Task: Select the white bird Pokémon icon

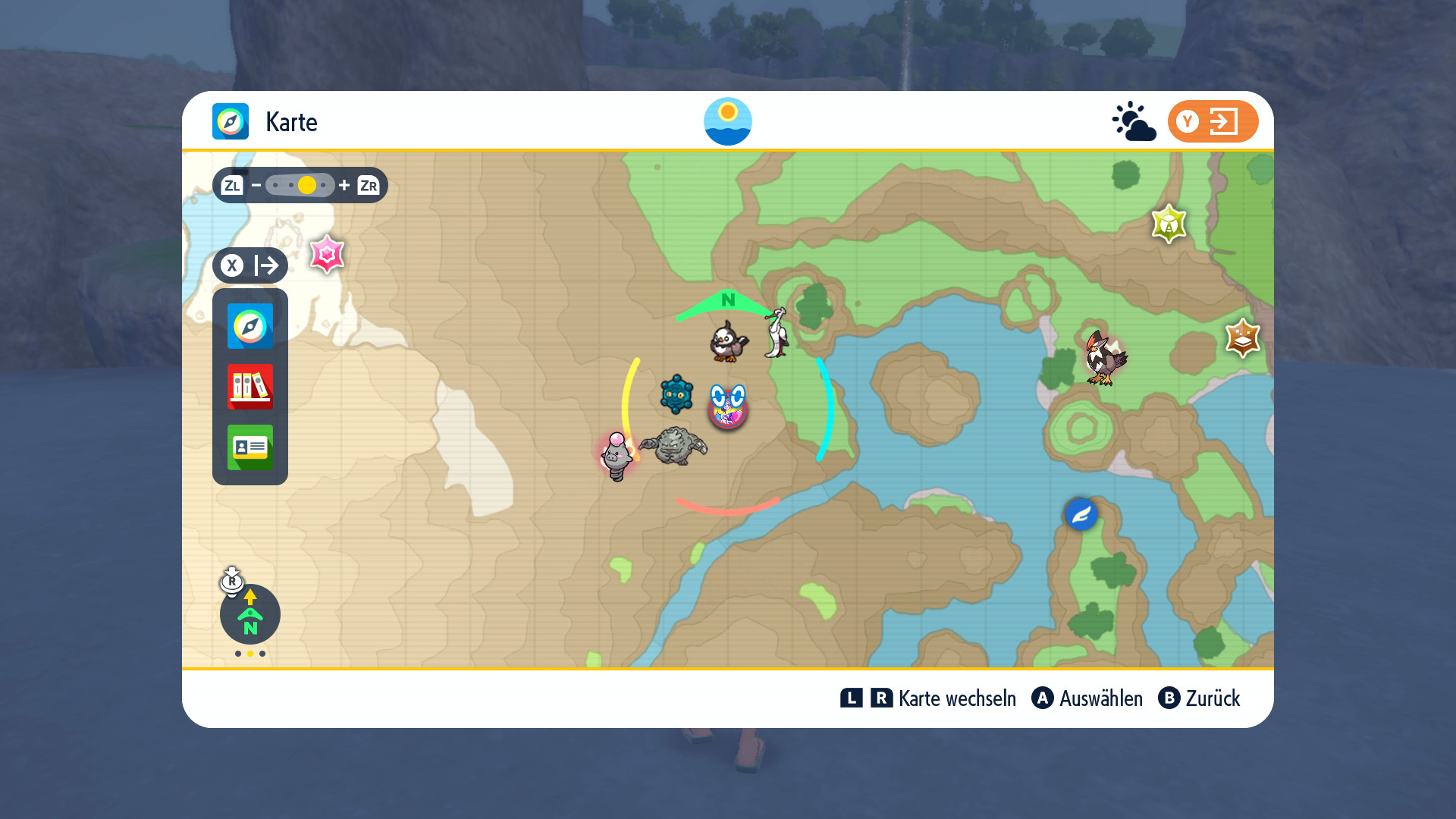Action: click(777, 332)
